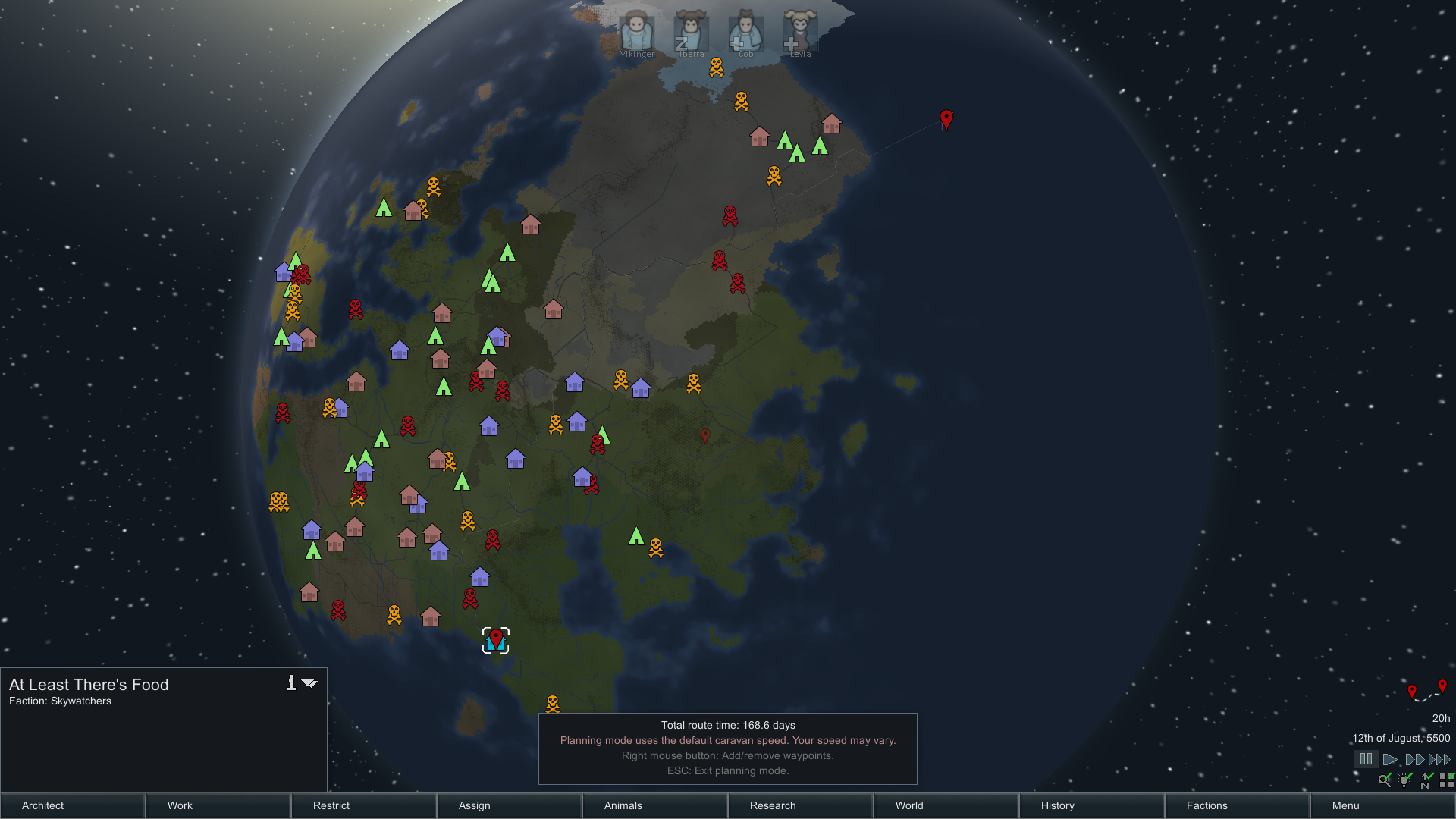Open the Work tab

click(x=218, y=805)
